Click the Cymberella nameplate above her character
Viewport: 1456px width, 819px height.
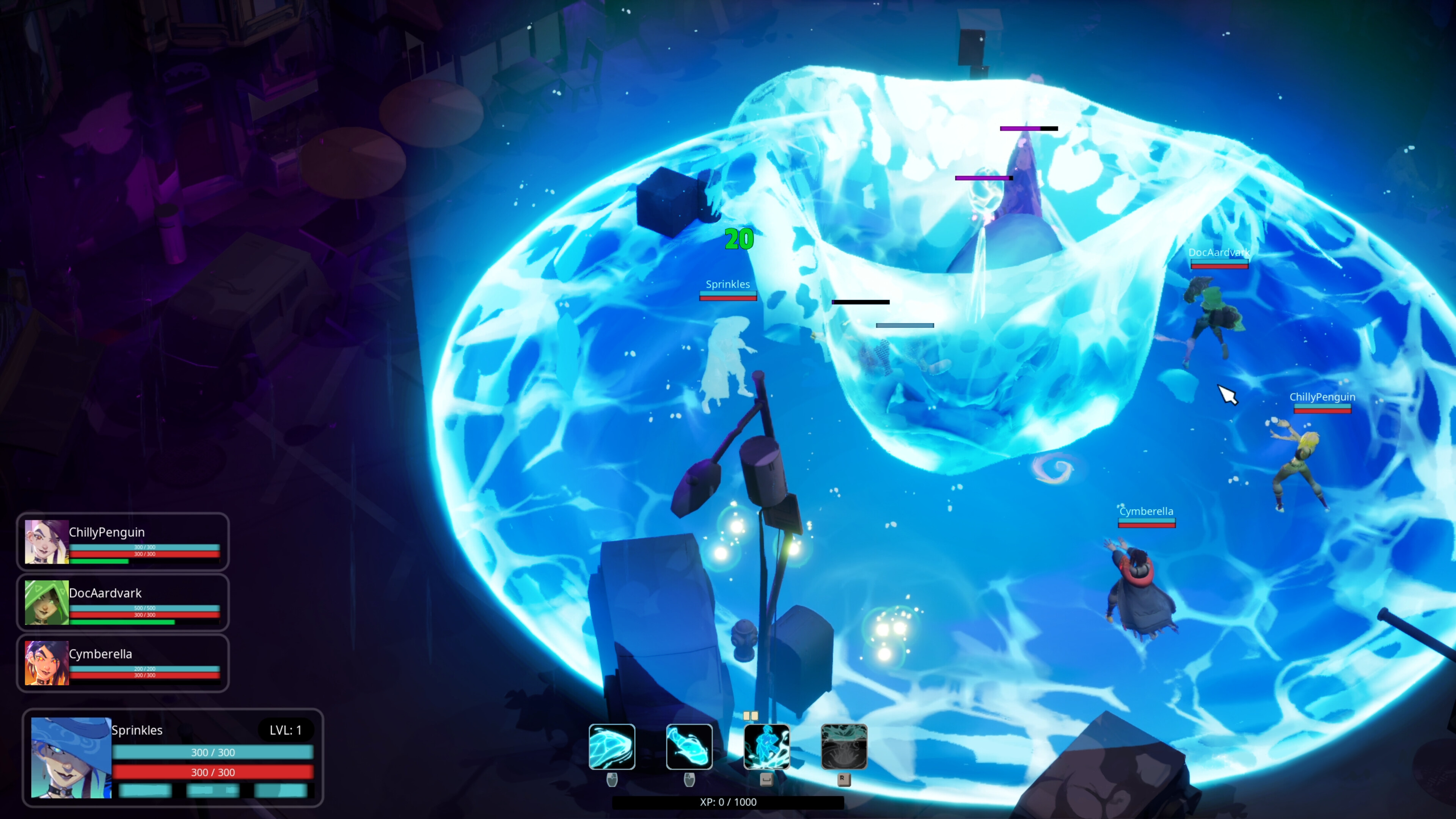click(x=1147, y=511)
